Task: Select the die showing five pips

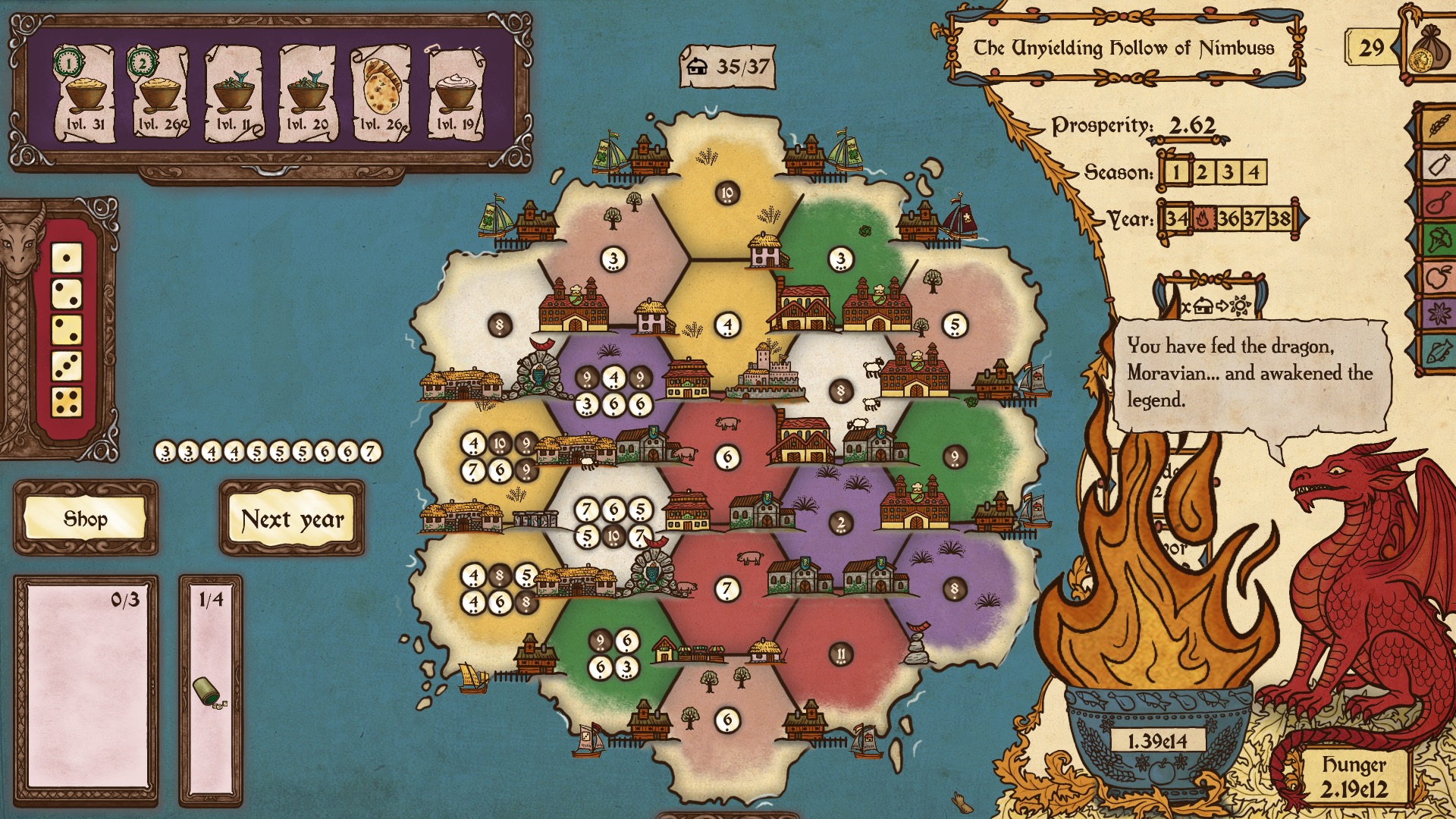Action: pos(67,402)
